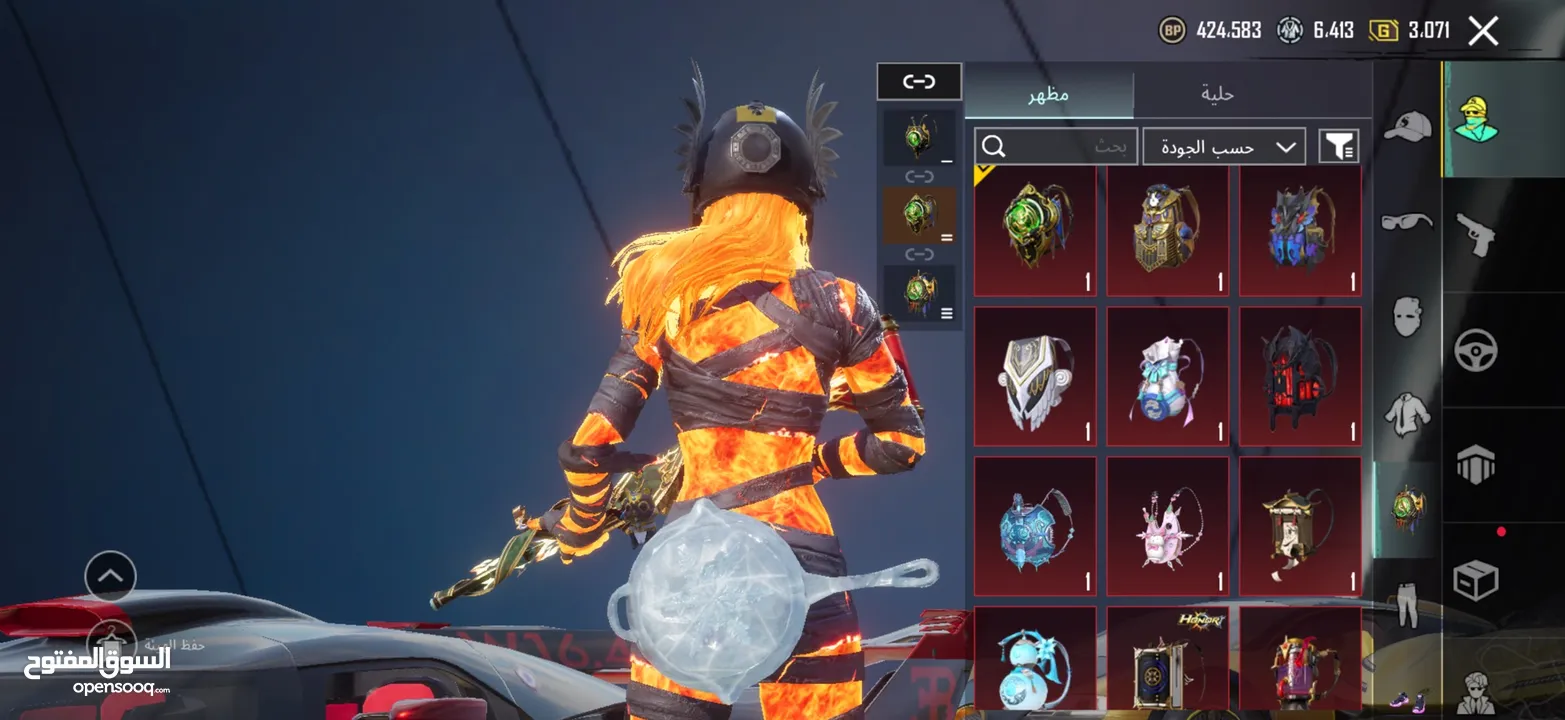
Task: Switch to the مظهر tab
Action: pyautogui.click(x=1049, y=94)
